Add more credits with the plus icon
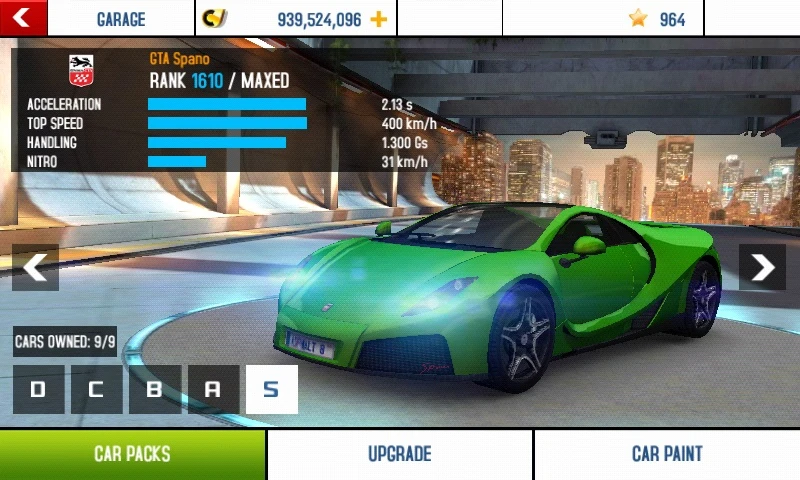Viewport: 800px width, 480px height. click(378, 19)
